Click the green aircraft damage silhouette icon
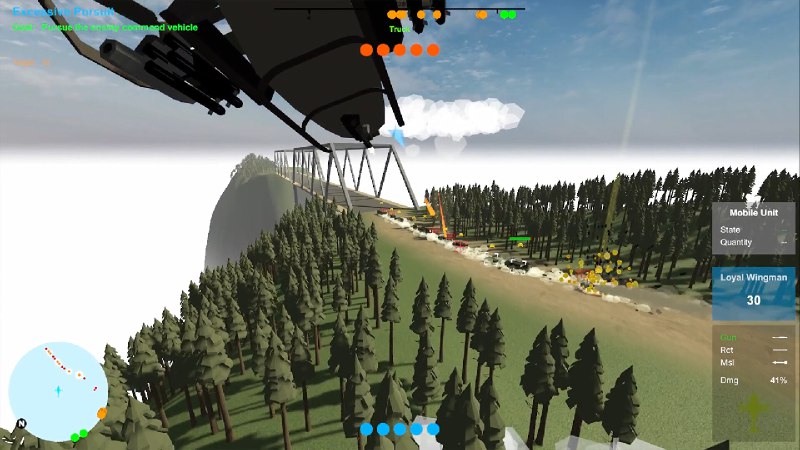Screen dimensions: 800x450 (x=755, y=412)
